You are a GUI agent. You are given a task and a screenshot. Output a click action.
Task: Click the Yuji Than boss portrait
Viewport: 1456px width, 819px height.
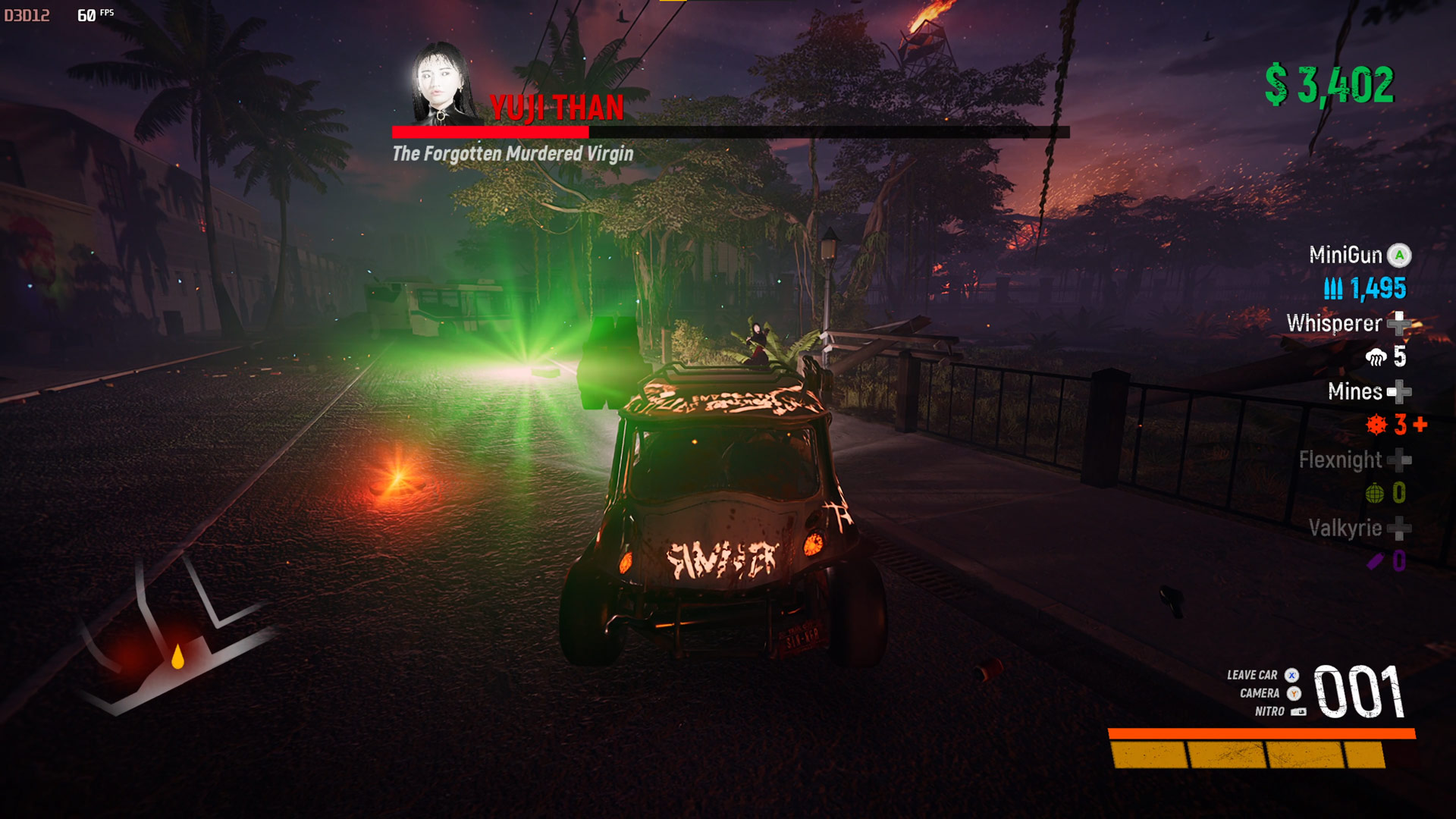pyautogui.click(x=442, y=83)
